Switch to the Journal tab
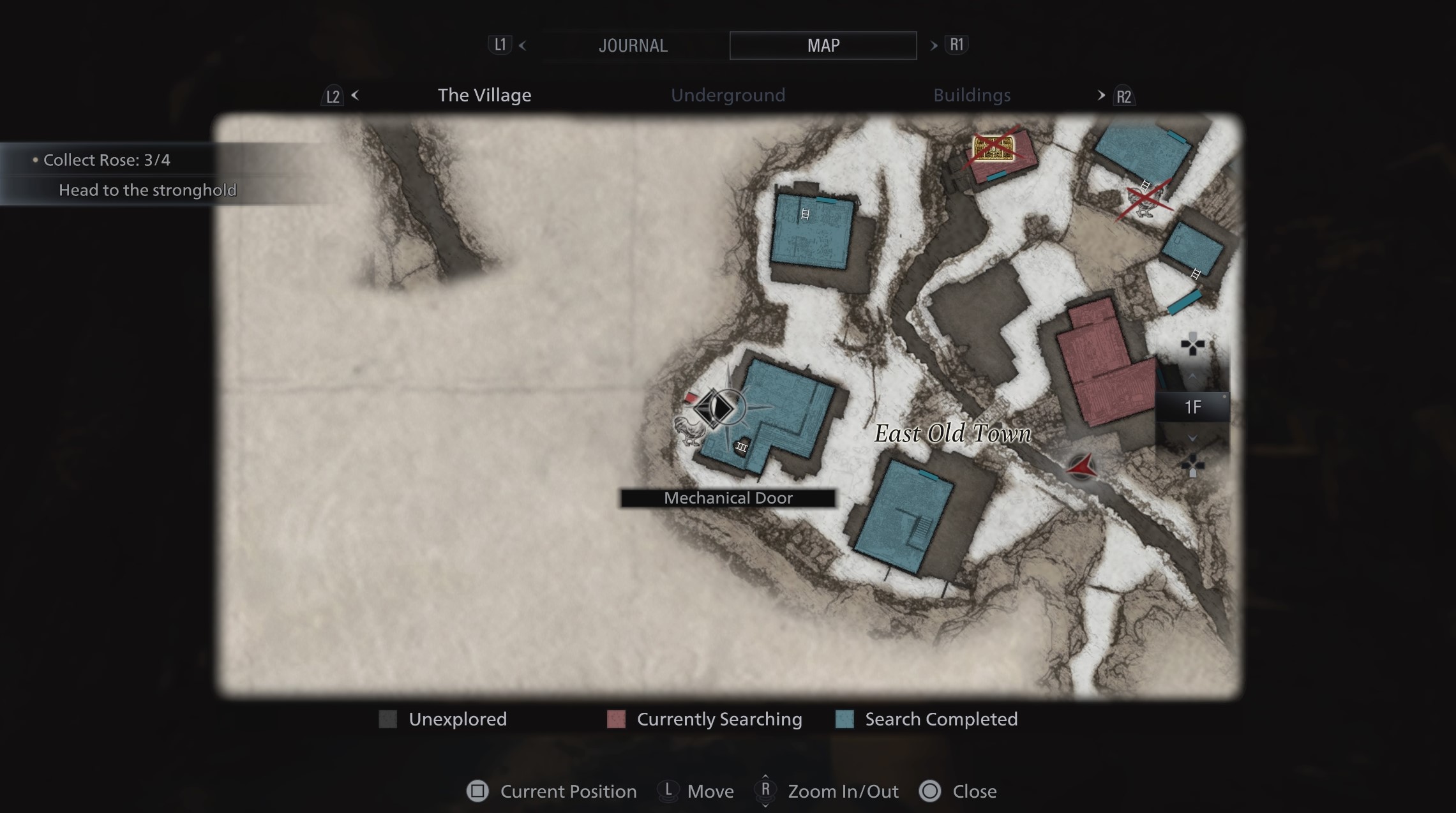This screenshot has width=1456, height=813. point(633,45)
